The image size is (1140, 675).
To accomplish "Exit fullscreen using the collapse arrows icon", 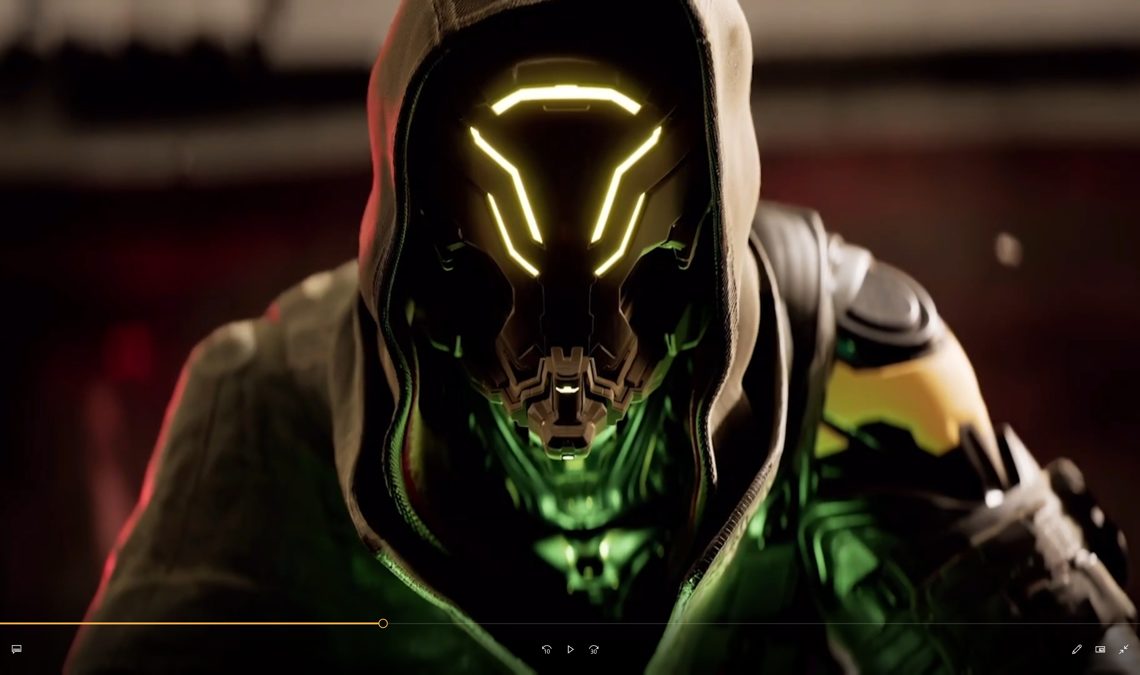I will pos(1123,649).
